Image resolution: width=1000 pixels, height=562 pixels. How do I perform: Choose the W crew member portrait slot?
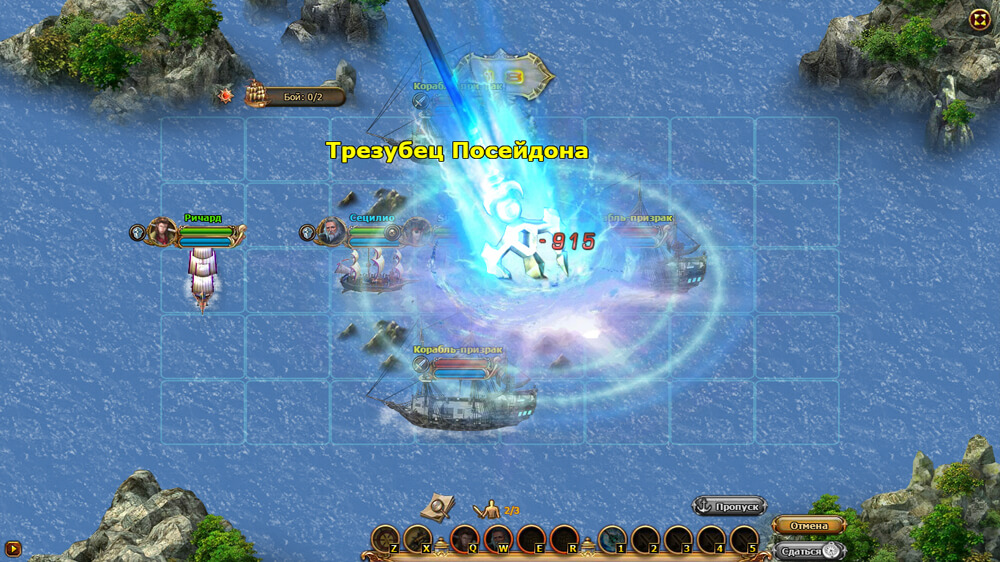point(498,540)
